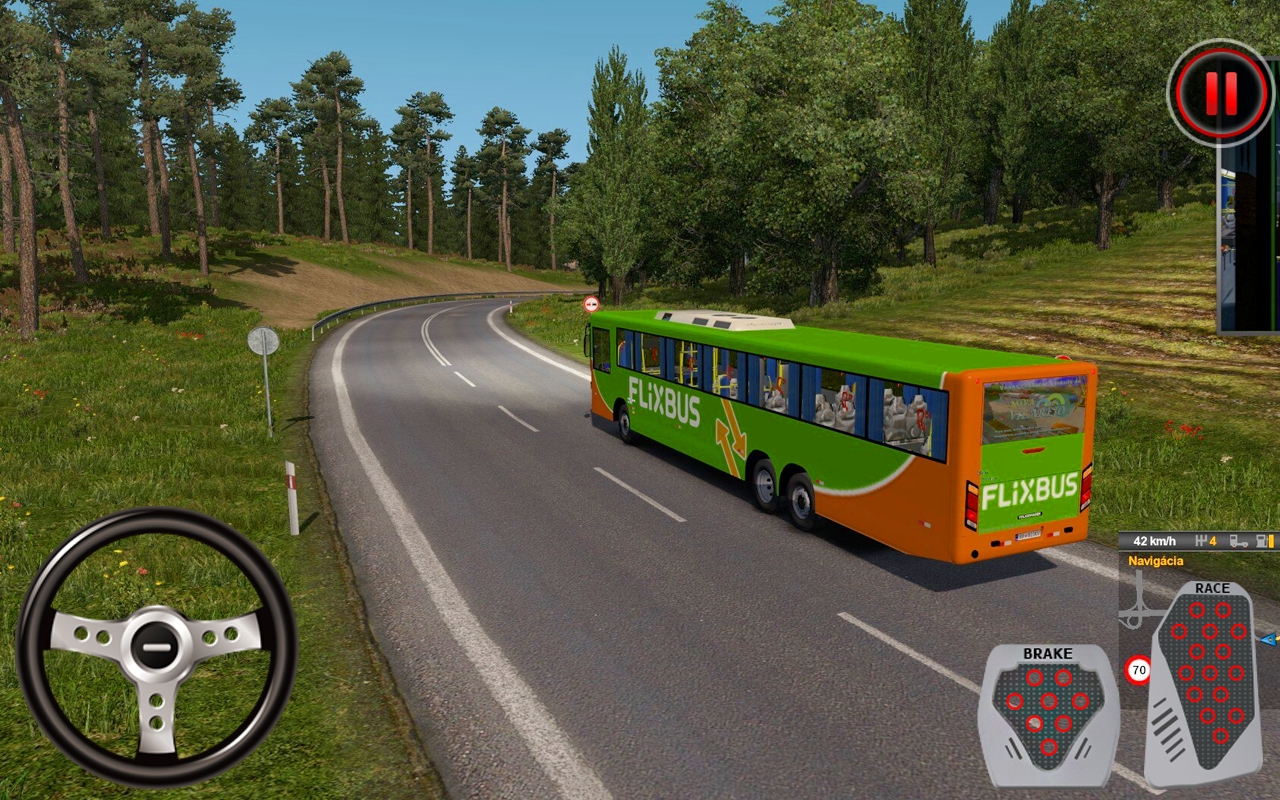This screenshot has width=1280, height=800.
Task: Tap the BRAKE pedal
Action: click(1047, 713)
